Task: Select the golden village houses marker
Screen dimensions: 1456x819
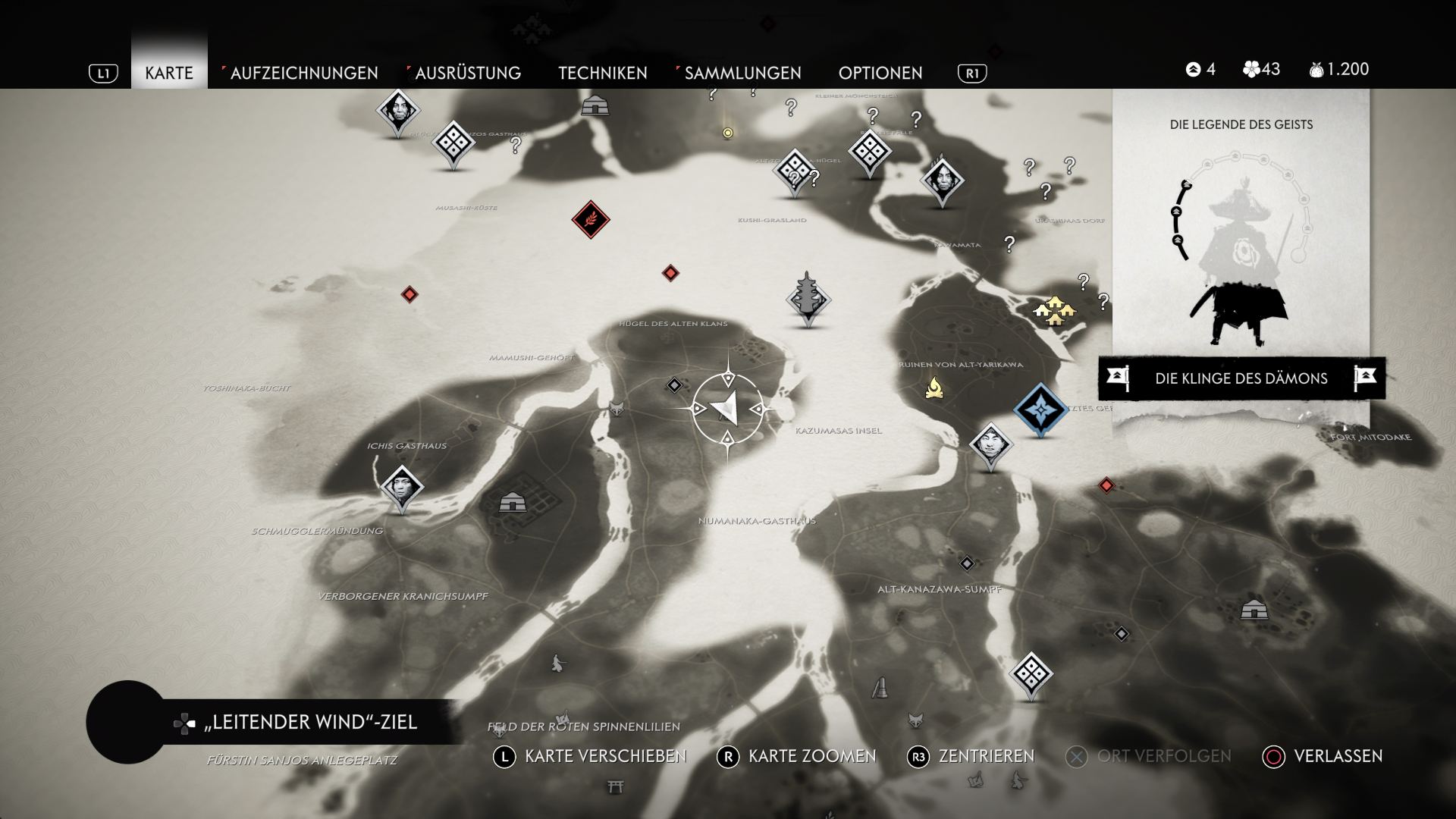Action: pyautogui.click(x=1055, y=311)
